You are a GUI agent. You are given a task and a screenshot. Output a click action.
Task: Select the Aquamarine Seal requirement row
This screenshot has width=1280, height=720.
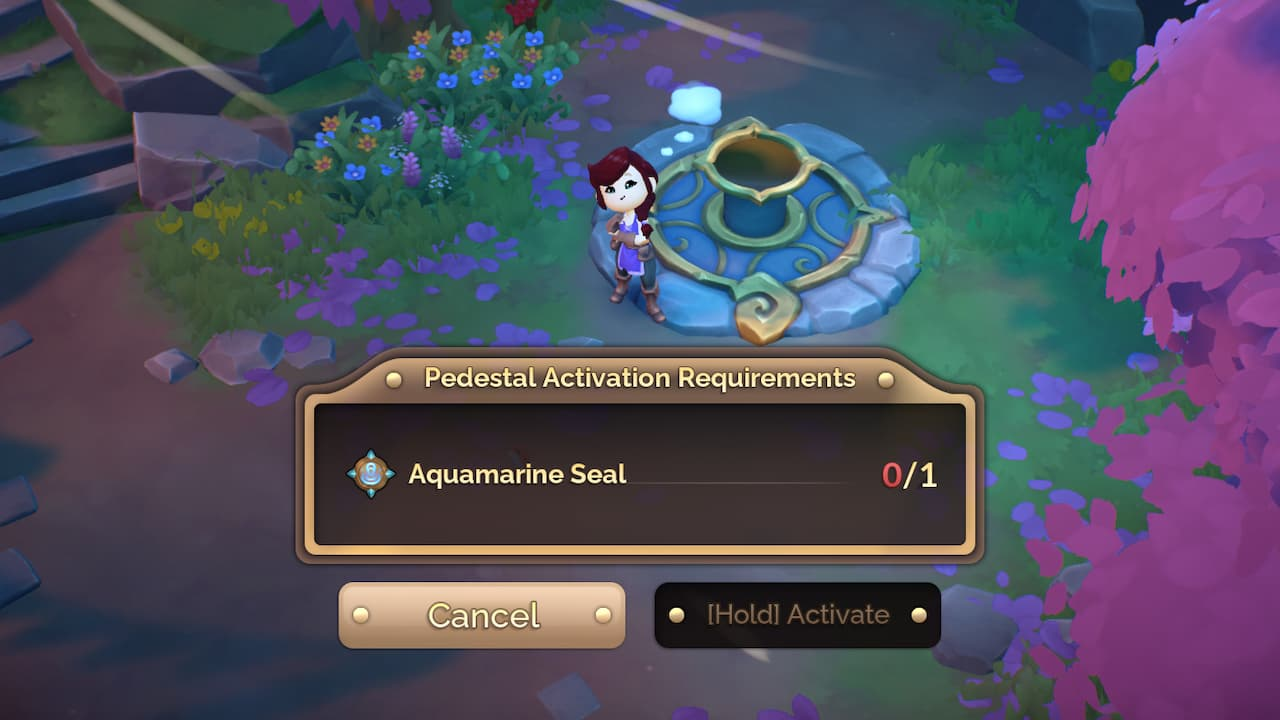640,474
